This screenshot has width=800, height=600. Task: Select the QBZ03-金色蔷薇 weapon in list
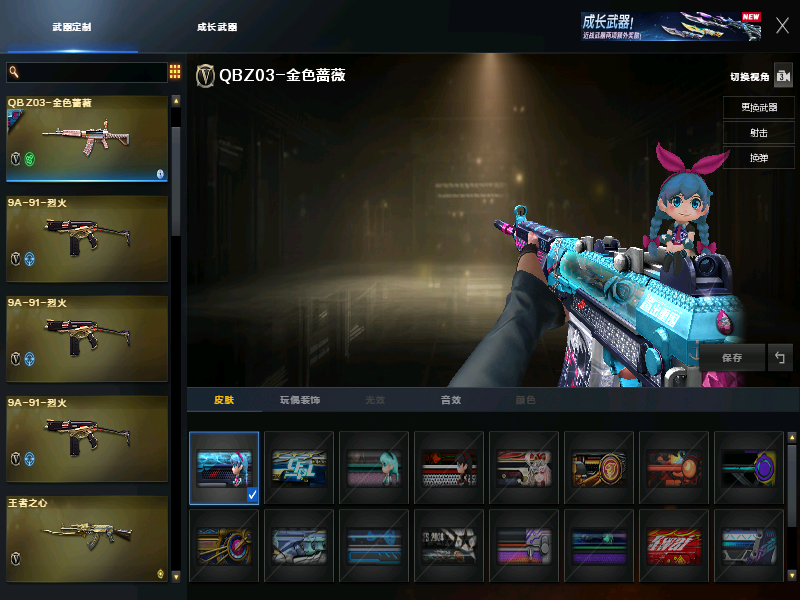point(87,138)
